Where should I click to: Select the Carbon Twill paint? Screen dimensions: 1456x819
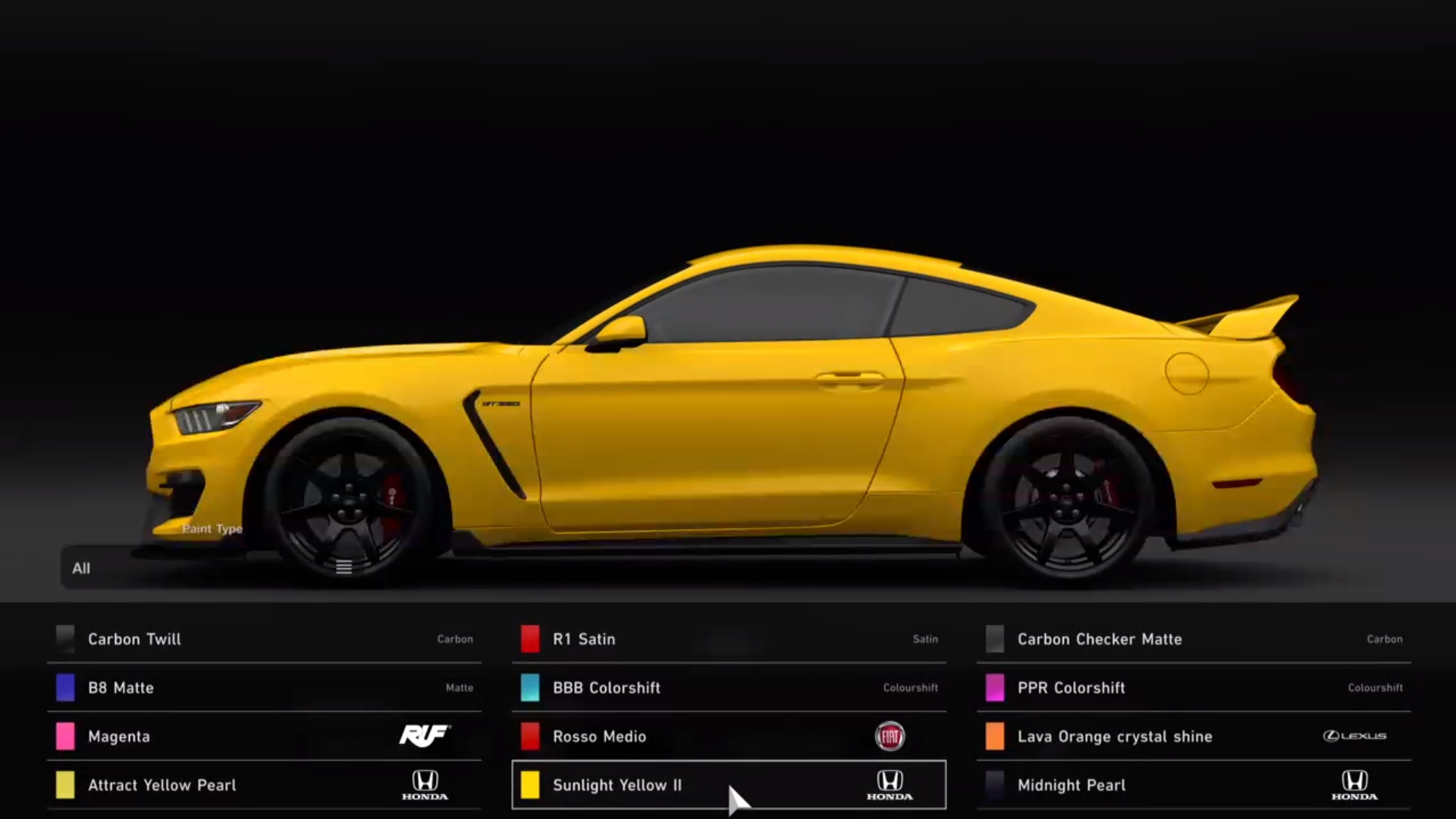135,639
